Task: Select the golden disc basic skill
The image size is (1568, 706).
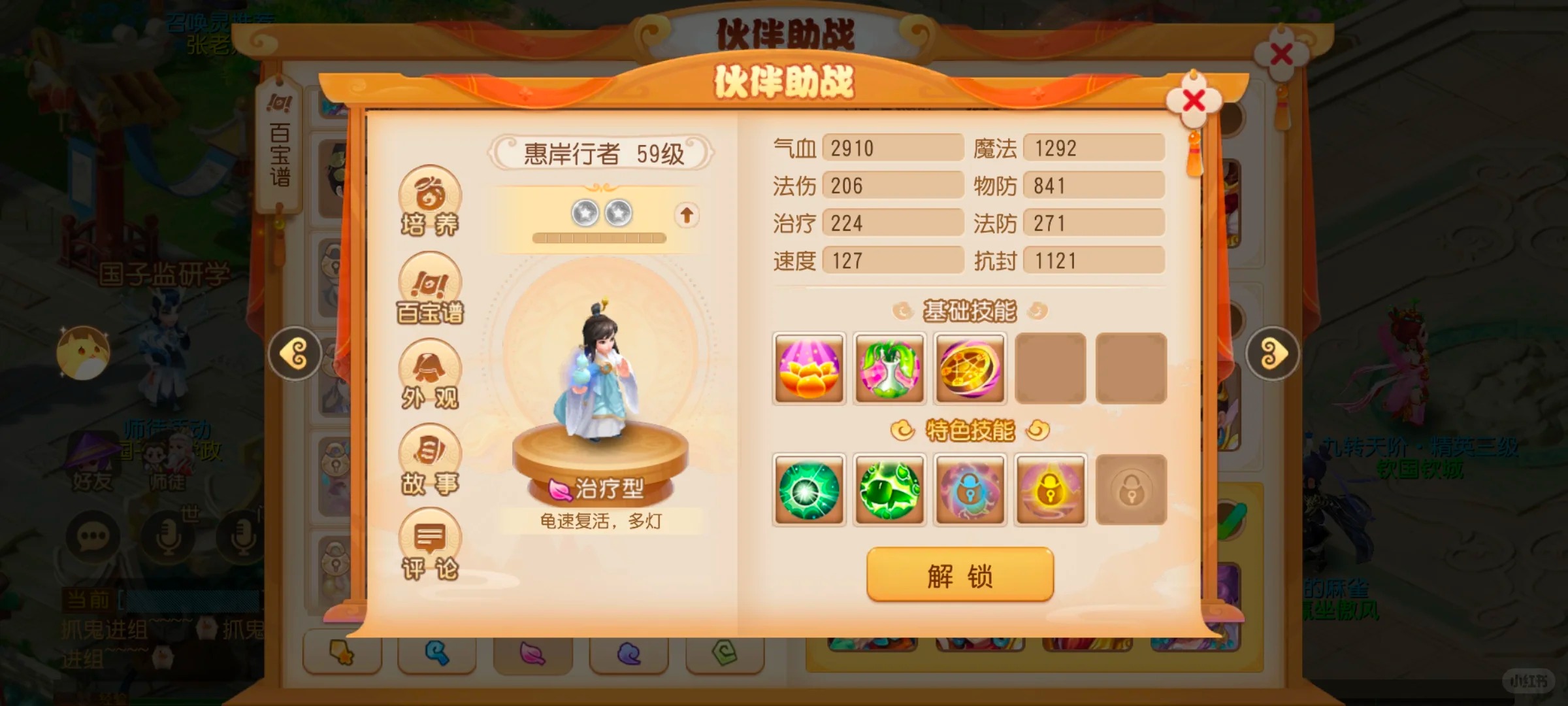Action: coord(970,369)
